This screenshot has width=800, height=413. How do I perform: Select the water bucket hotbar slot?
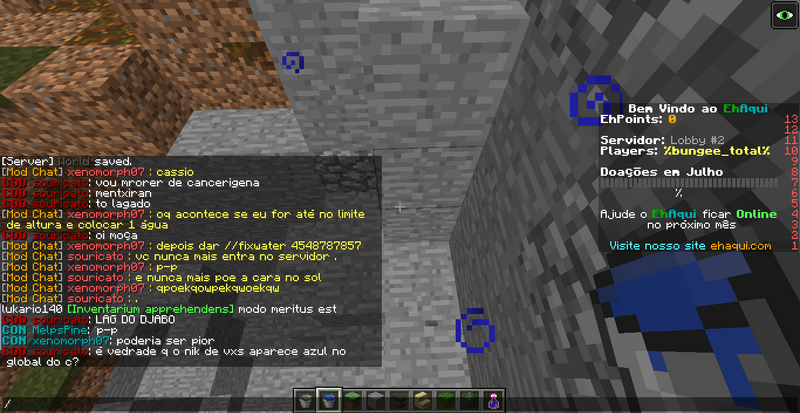[329, 401]
